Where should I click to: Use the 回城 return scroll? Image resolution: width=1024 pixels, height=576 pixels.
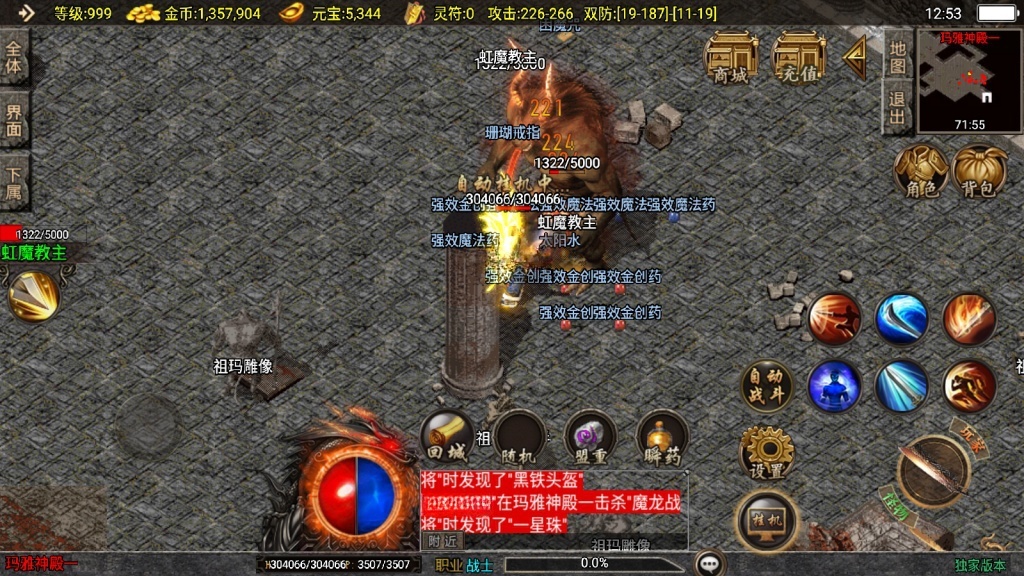coord(446,437)
